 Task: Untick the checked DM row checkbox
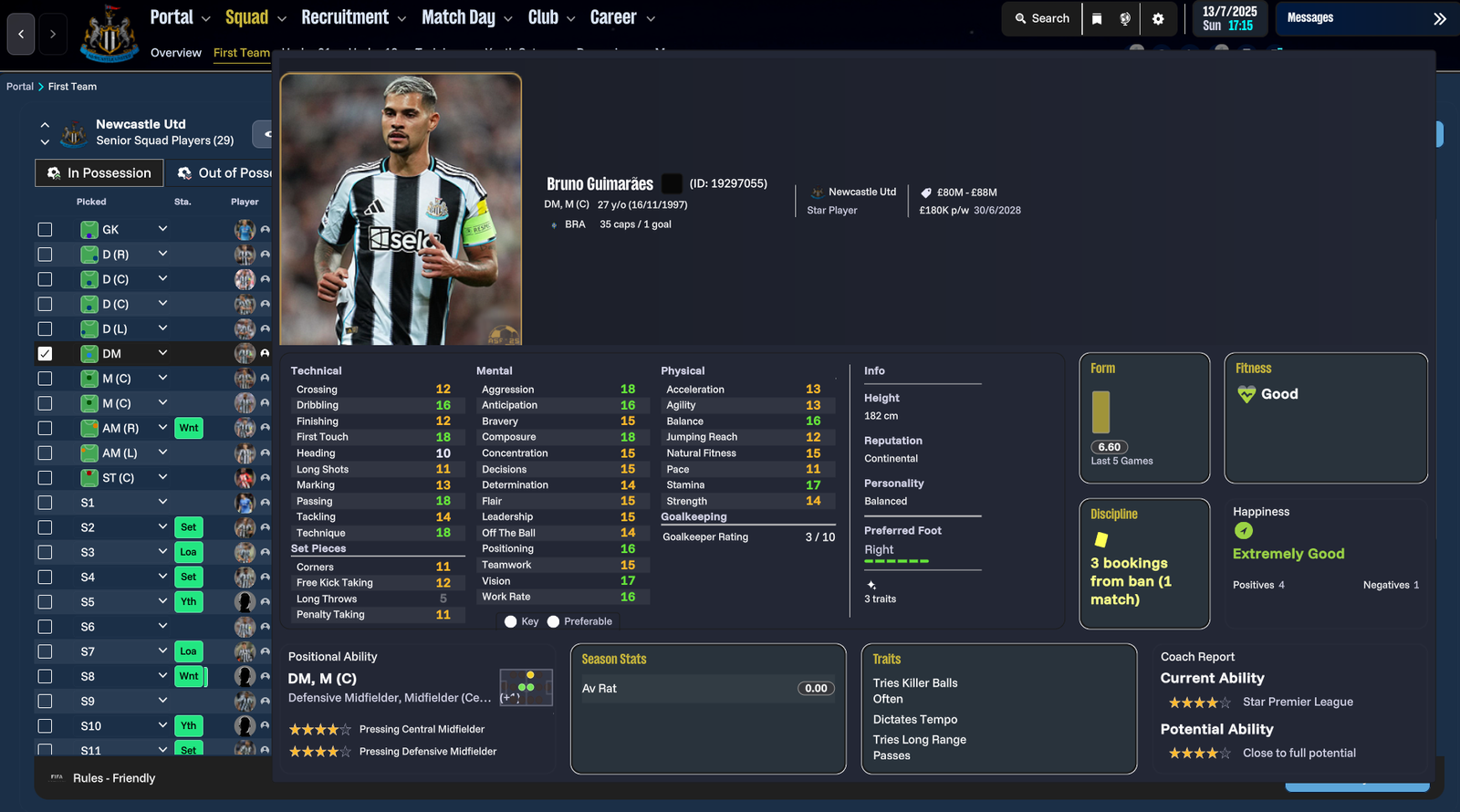click(45, 354)
